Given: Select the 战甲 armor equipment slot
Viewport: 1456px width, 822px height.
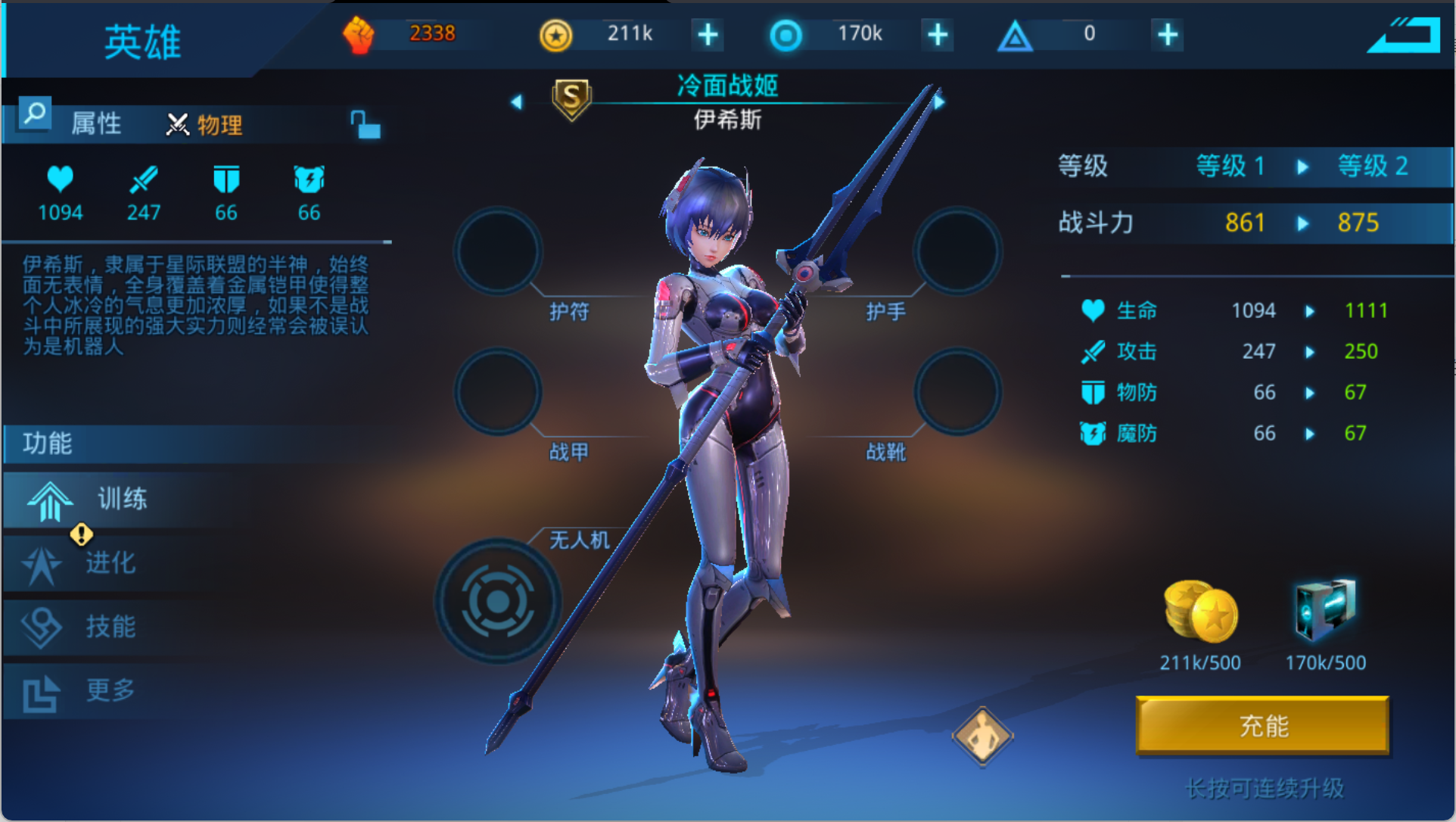Looking at the screenshot, I should tap(498, 392).
